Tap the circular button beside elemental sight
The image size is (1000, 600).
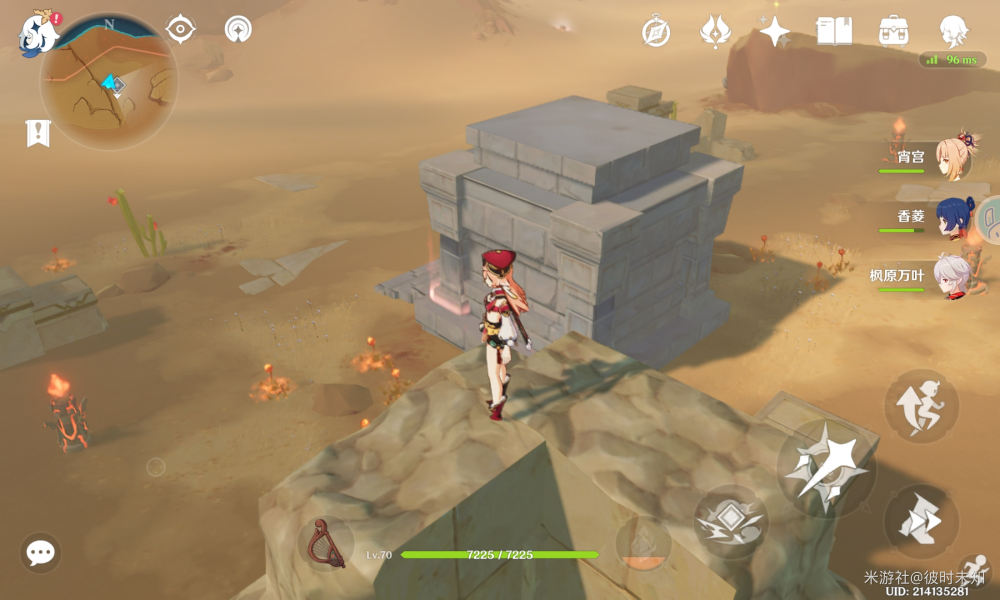tap(238, 29)
